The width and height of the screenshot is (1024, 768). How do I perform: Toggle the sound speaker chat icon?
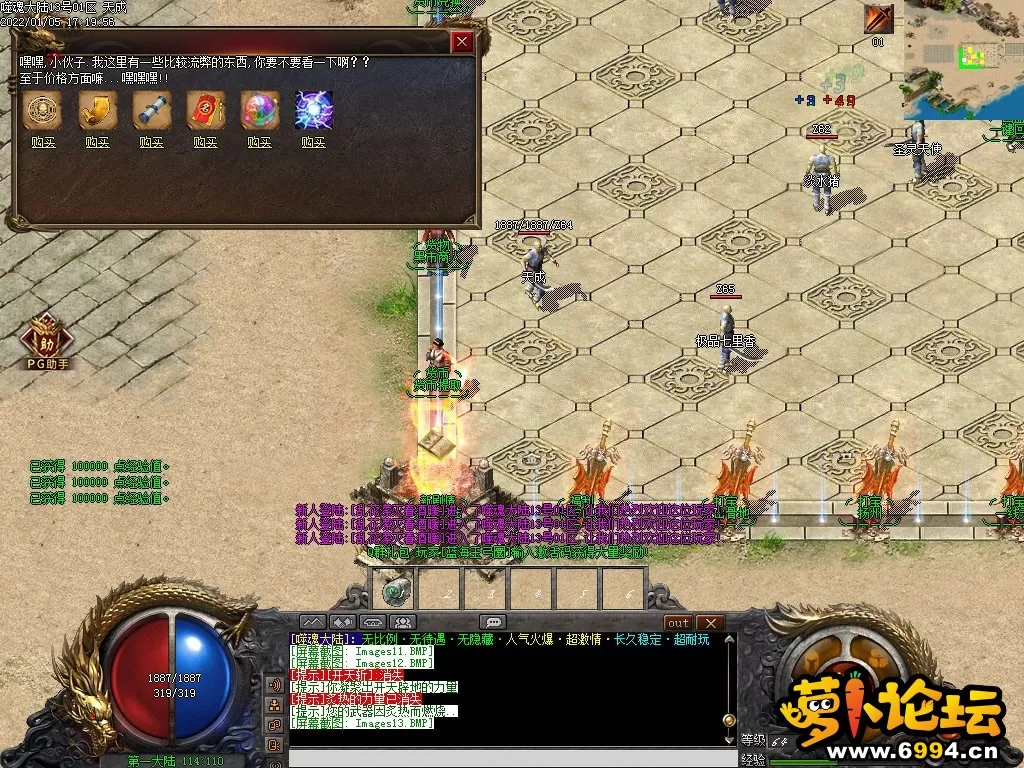coord(274,685)
